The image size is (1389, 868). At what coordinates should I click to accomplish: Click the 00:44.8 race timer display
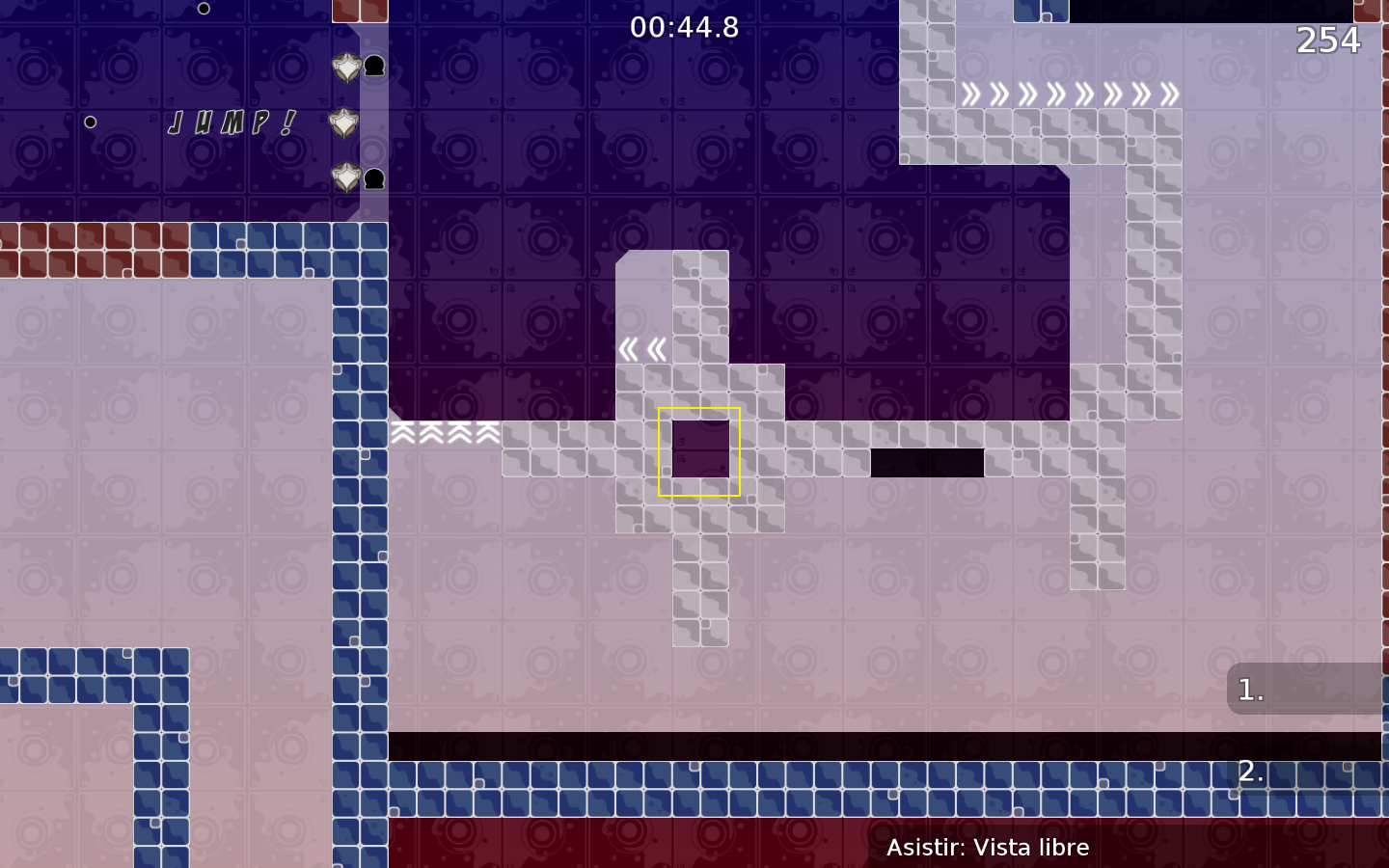pyautogui.click(x=684, y=28)
